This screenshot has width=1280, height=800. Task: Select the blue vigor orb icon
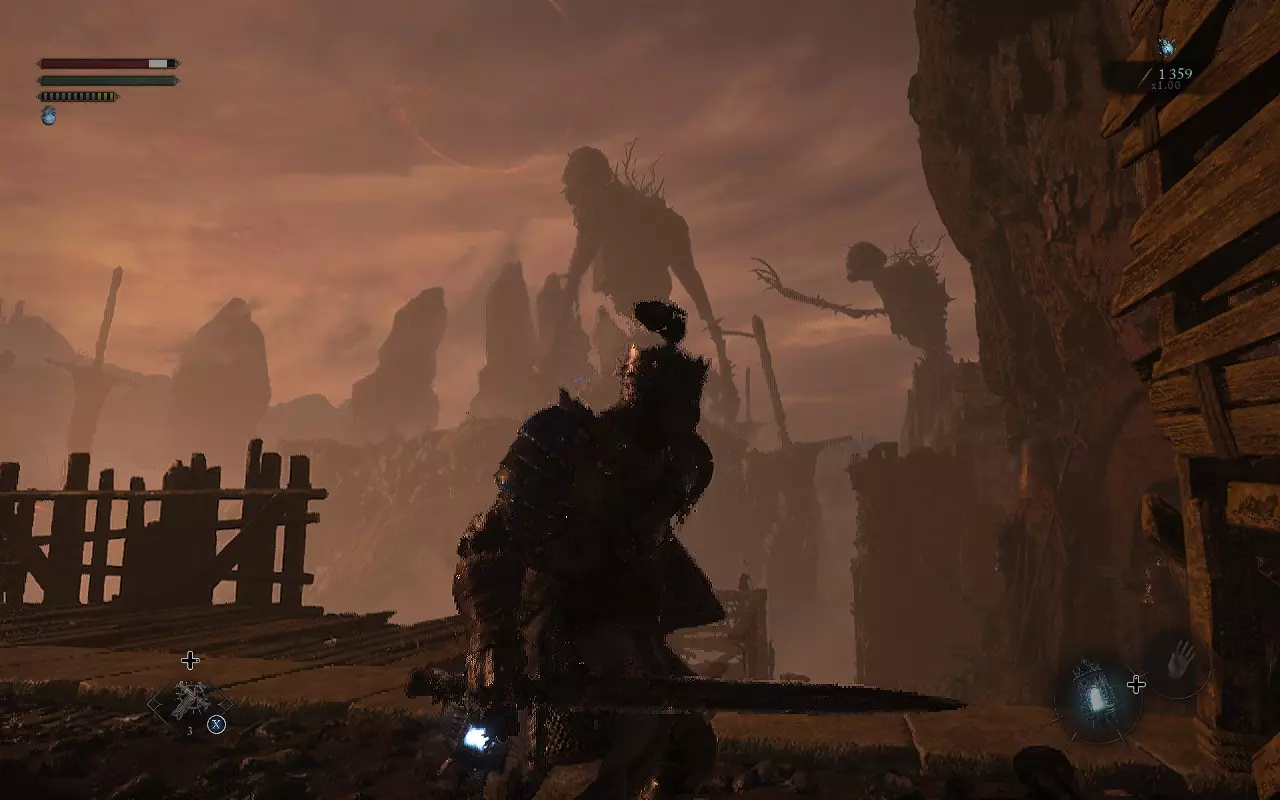(48, 116)
